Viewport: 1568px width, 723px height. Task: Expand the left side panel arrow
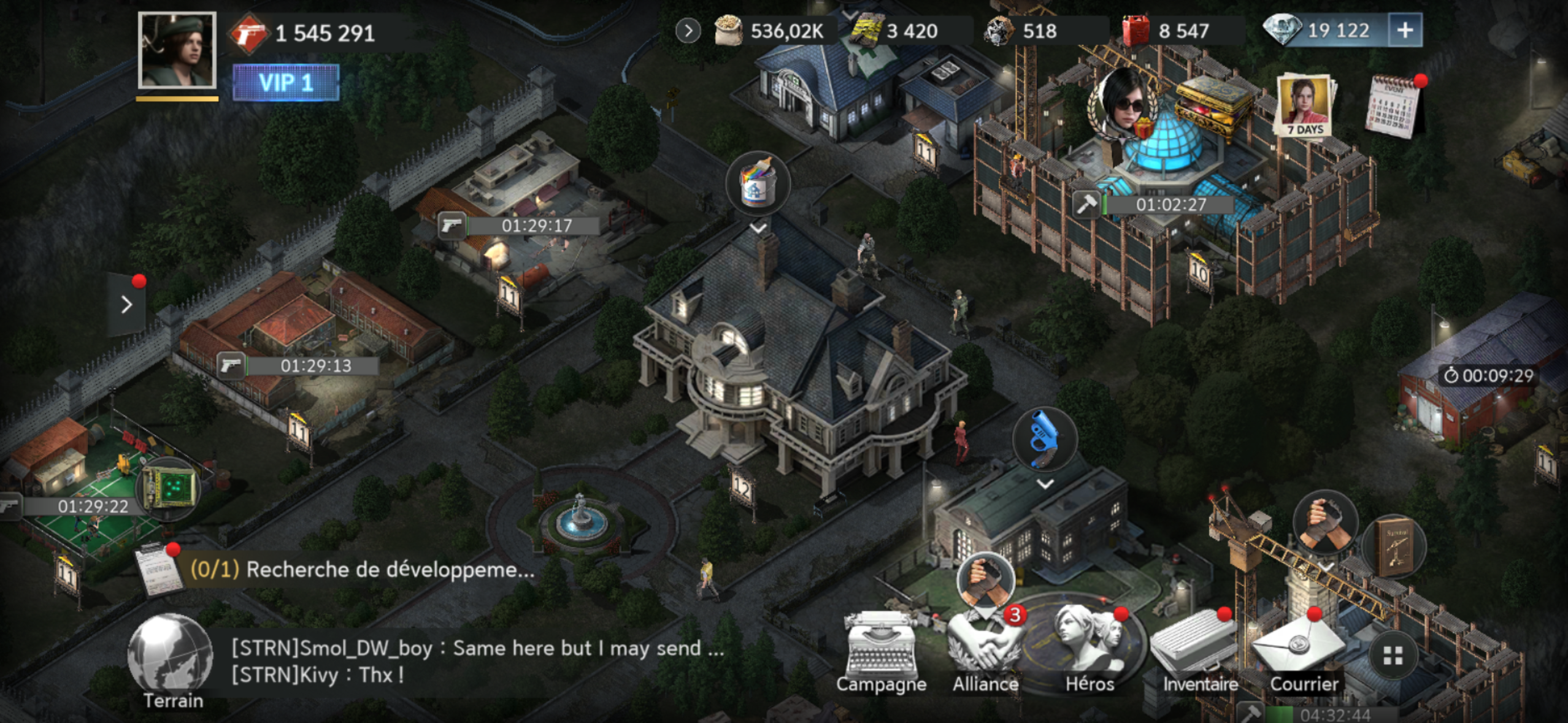coord(127,304)
